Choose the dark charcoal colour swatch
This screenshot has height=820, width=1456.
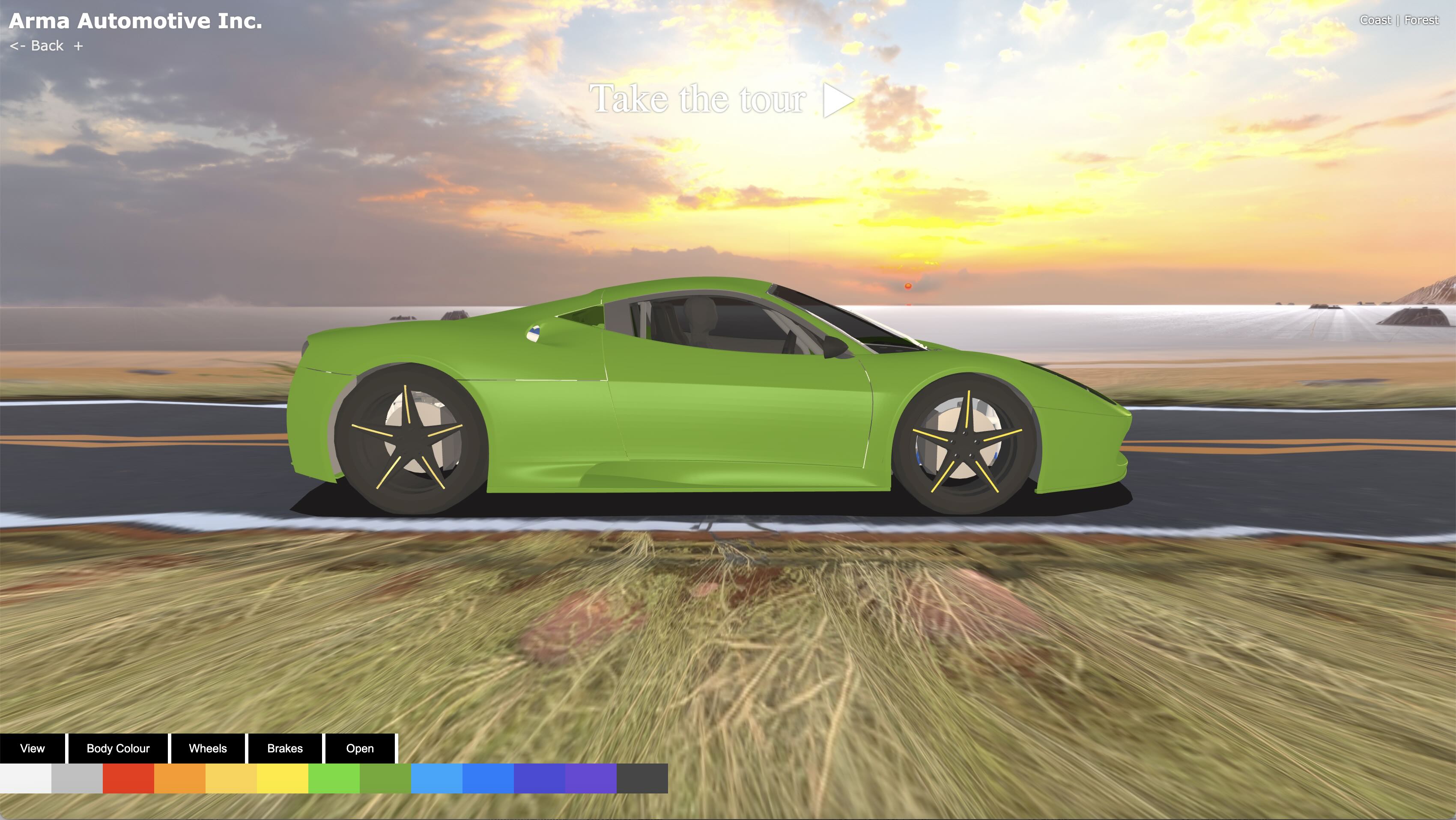(642, 778)
